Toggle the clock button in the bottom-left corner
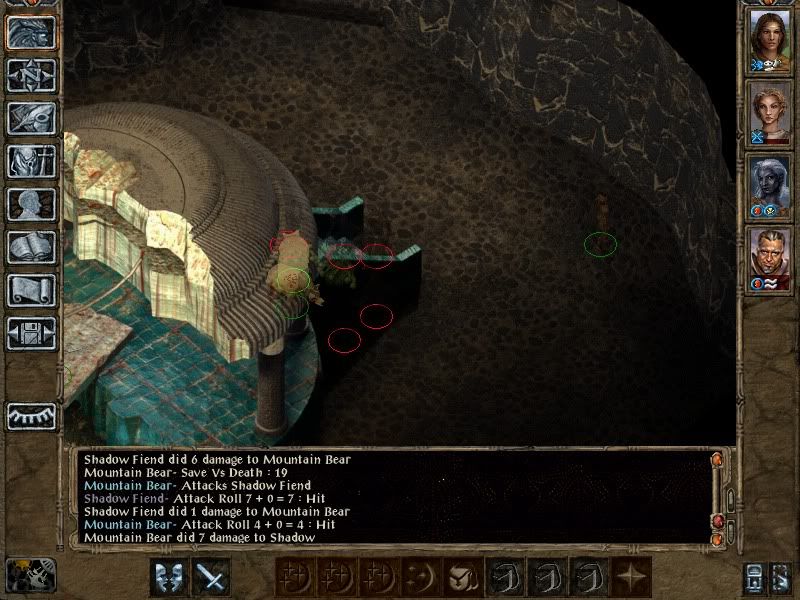The height and width of the screenshot is (600, 800). coord(31,574)
